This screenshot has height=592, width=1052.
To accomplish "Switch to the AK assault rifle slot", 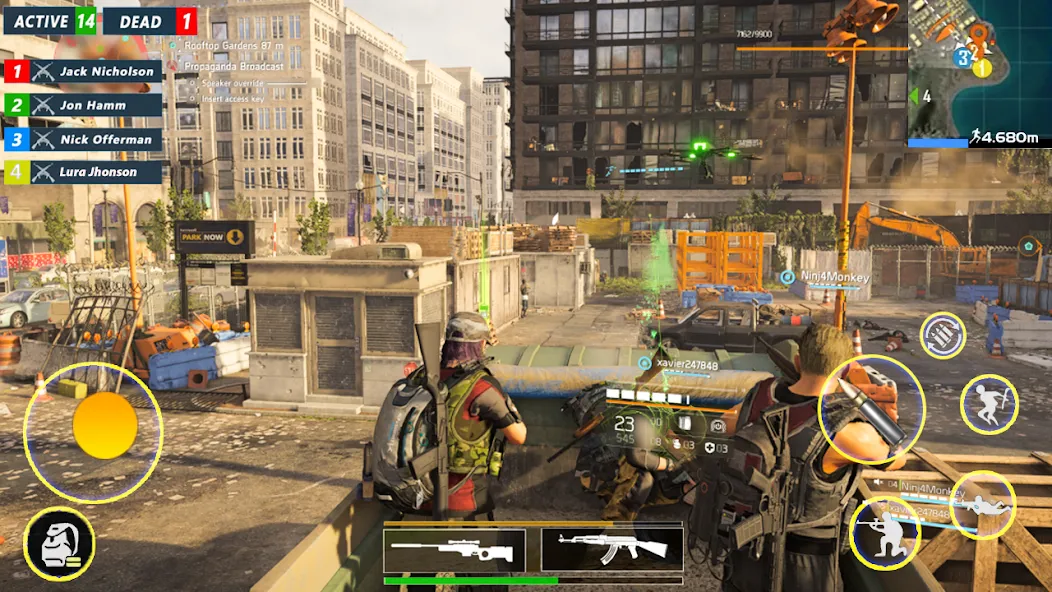I will tap(612, 550).
